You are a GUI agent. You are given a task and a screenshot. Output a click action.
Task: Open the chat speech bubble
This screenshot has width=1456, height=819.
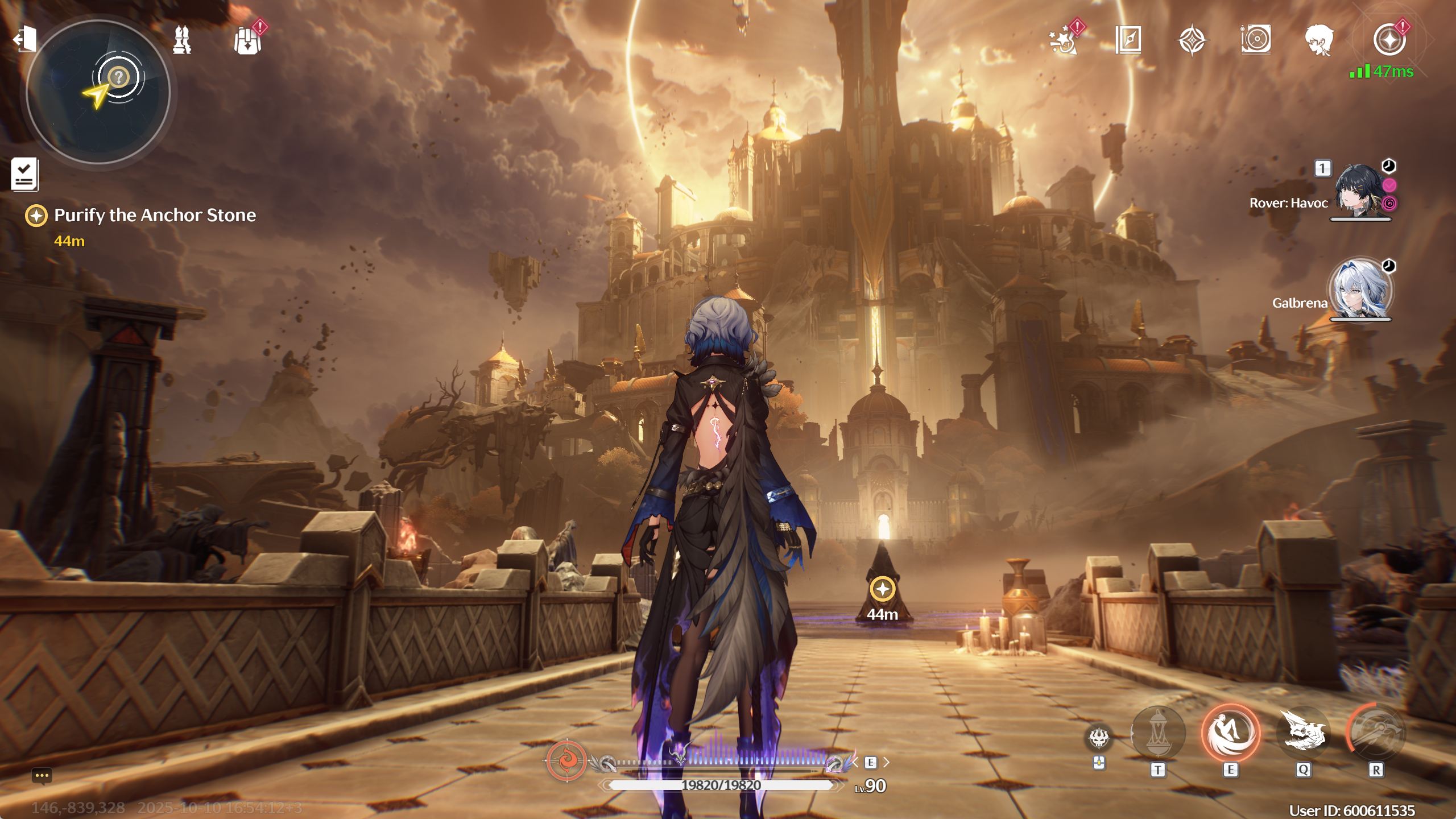42,776
